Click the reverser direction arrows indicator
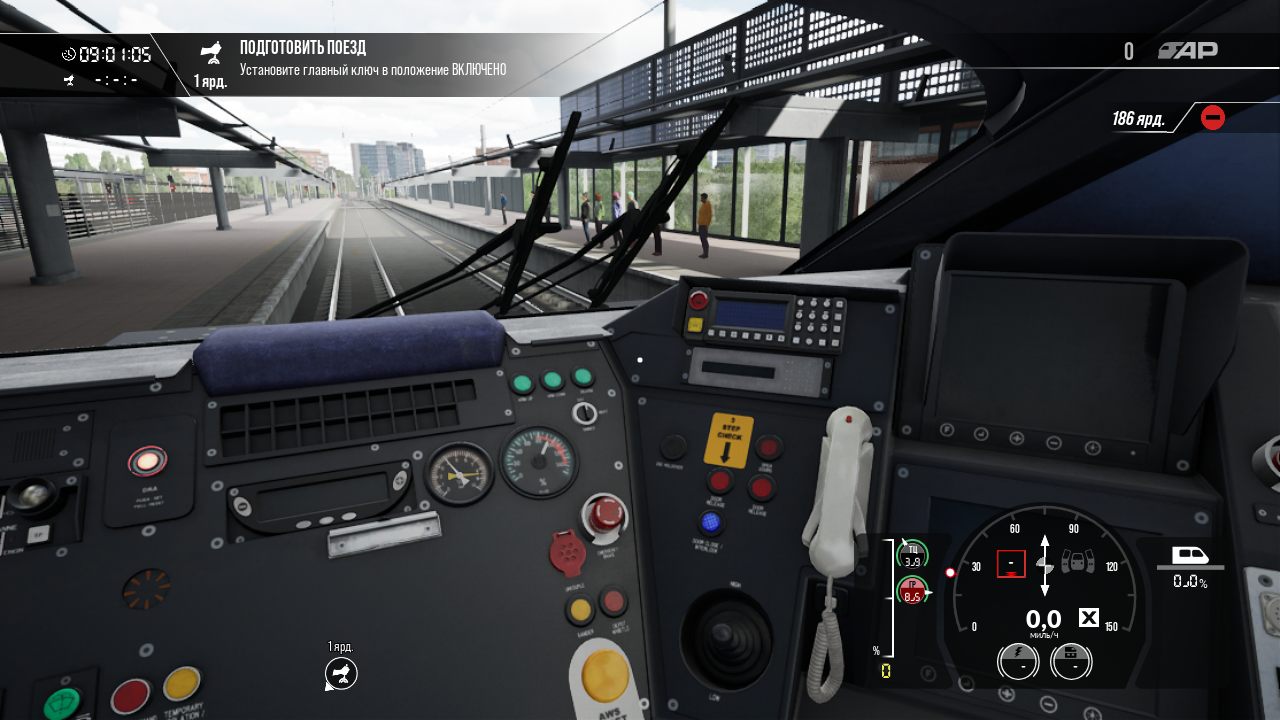This screenshot has width=1280, height=720. 1045,563
